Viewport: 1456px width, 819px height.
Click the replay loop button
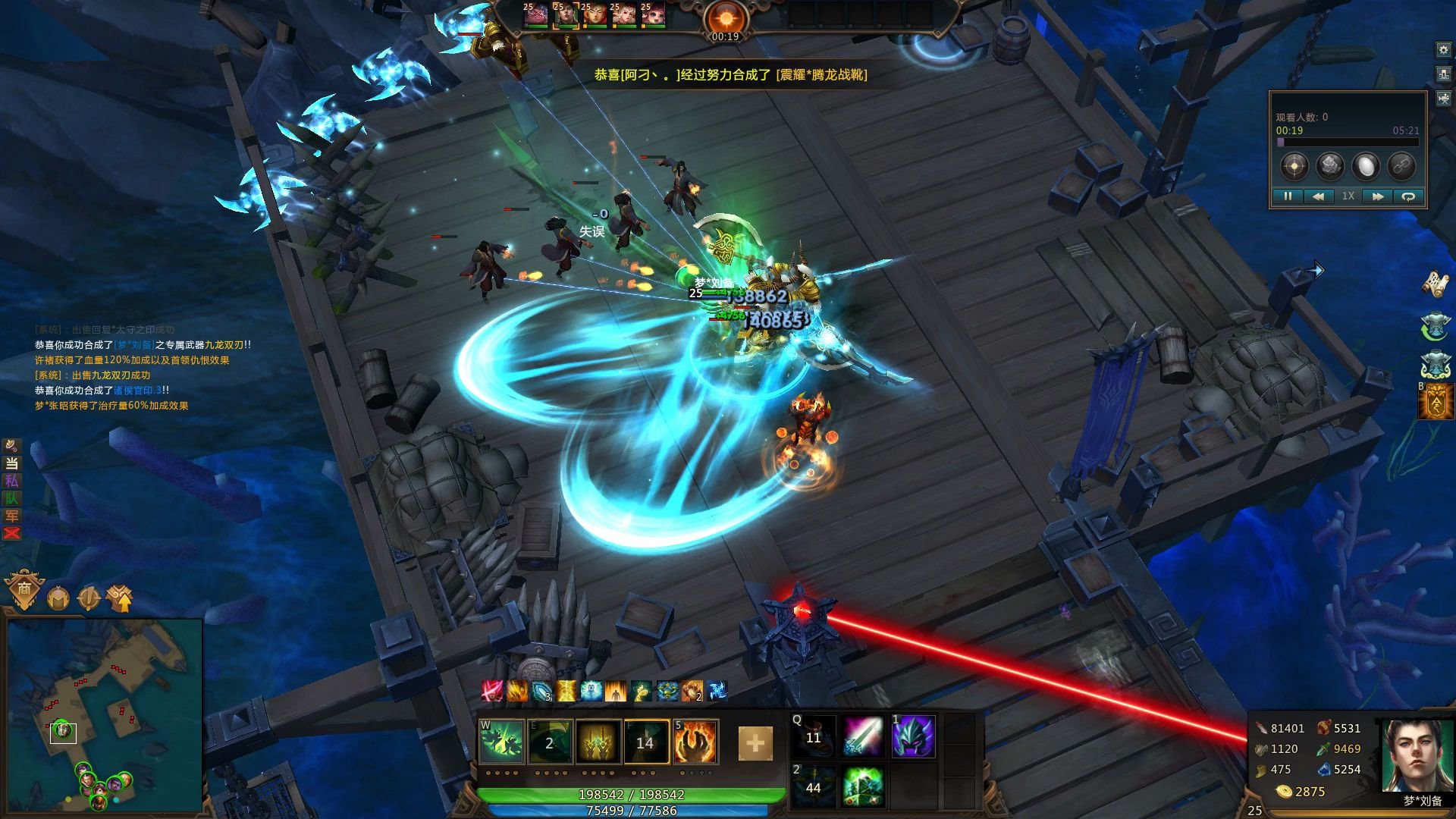(x=1408, y=196)
